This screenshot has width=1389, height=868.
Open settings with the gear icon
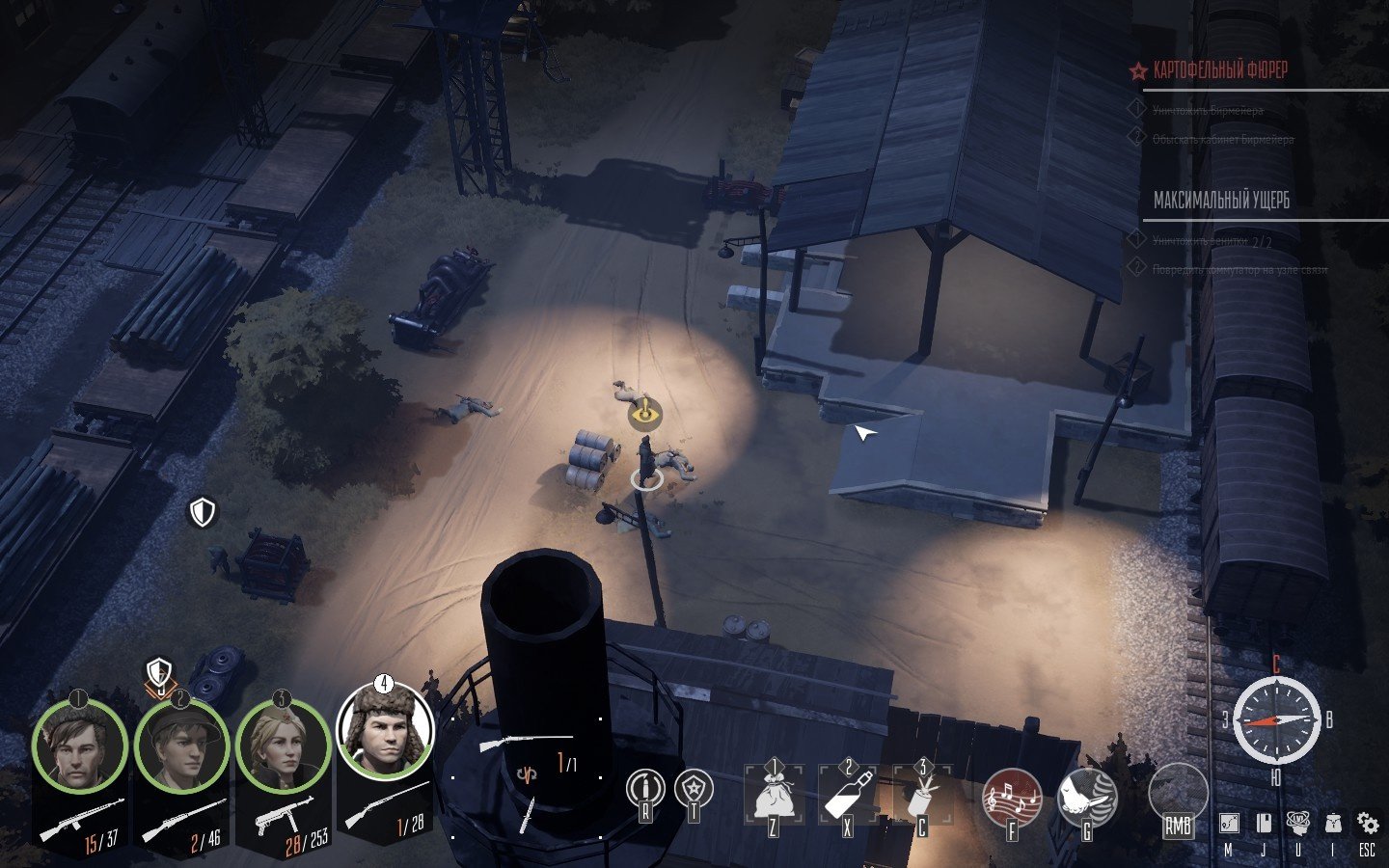pyautogui.click(x=1368, y=824)
